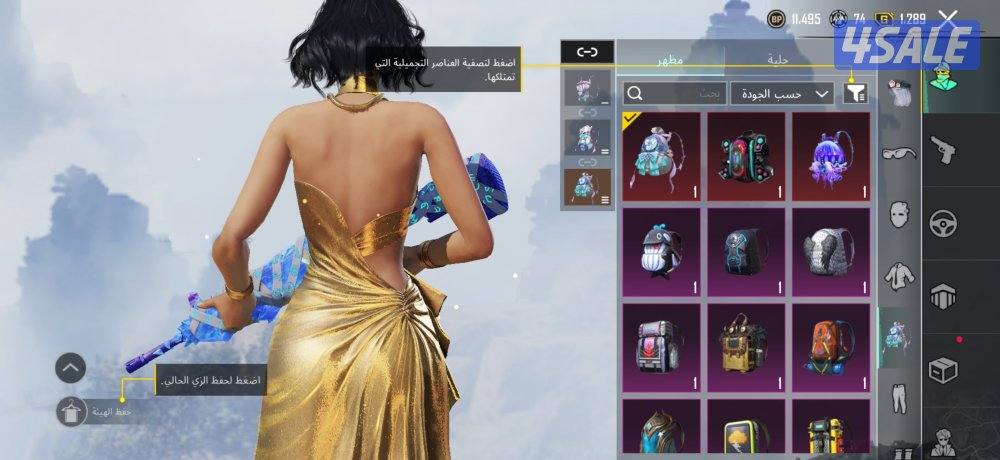Open the face mask category
The width and height of the screenshot is (1000, 460).
[900, 213]
